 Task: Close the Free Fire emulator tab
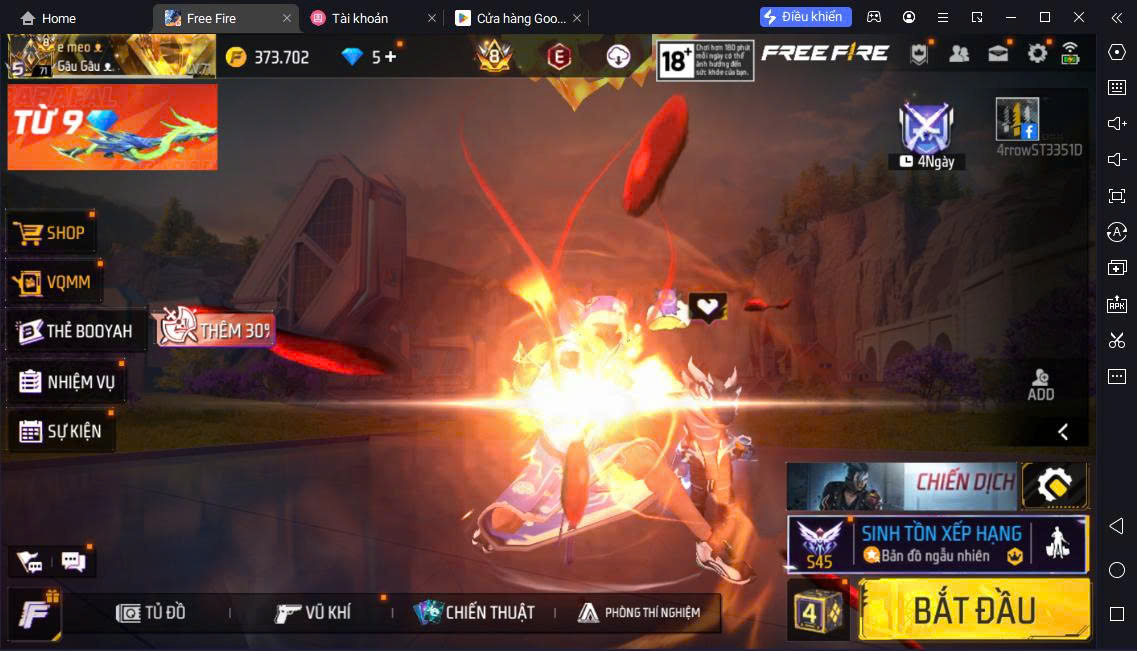click(287, 18)
